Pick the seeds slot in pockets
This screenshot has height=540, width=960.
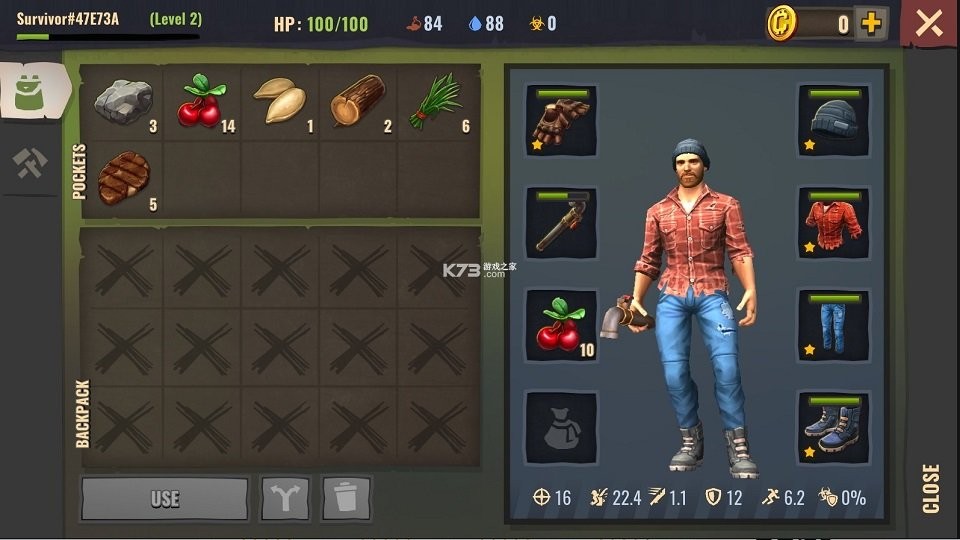pos(281,103)
